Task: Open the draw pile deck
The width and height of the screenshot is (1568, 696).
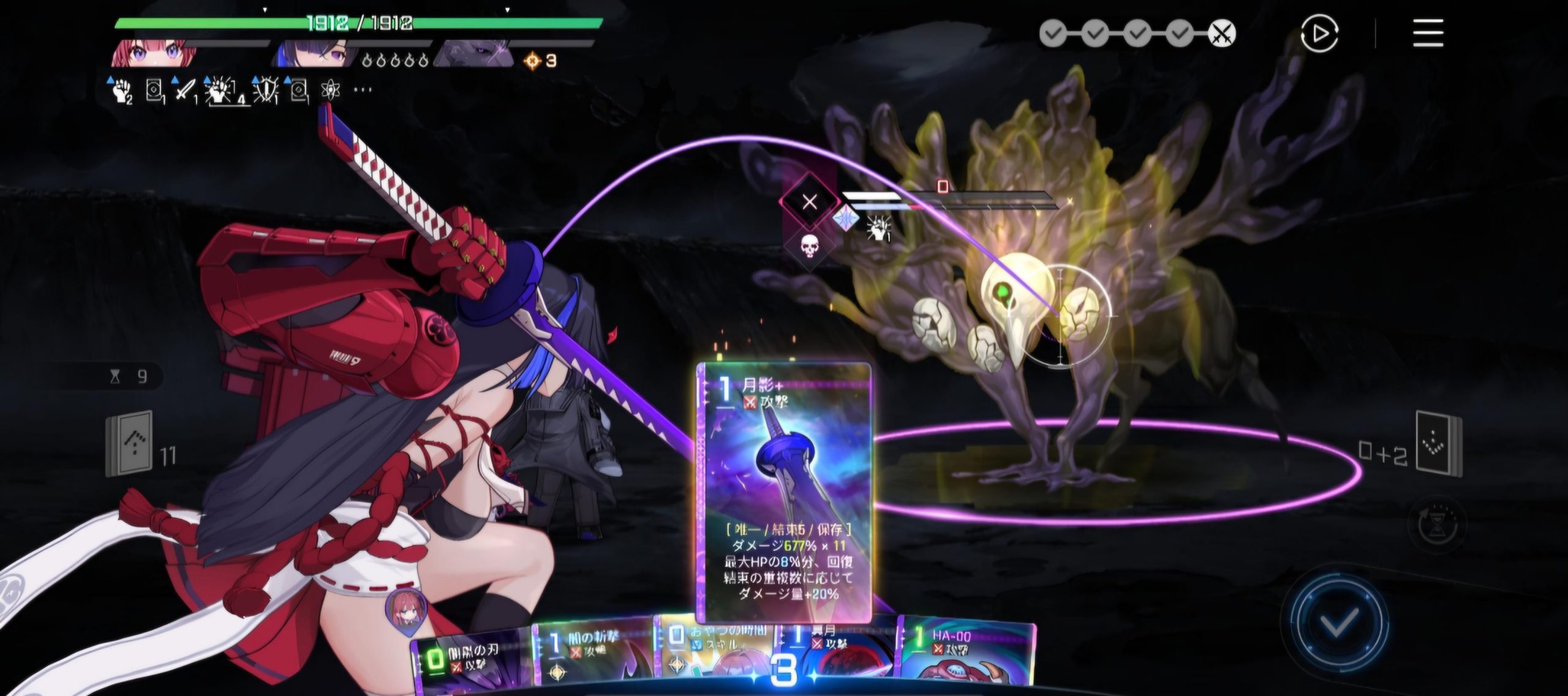Action: tap(130, 443)
